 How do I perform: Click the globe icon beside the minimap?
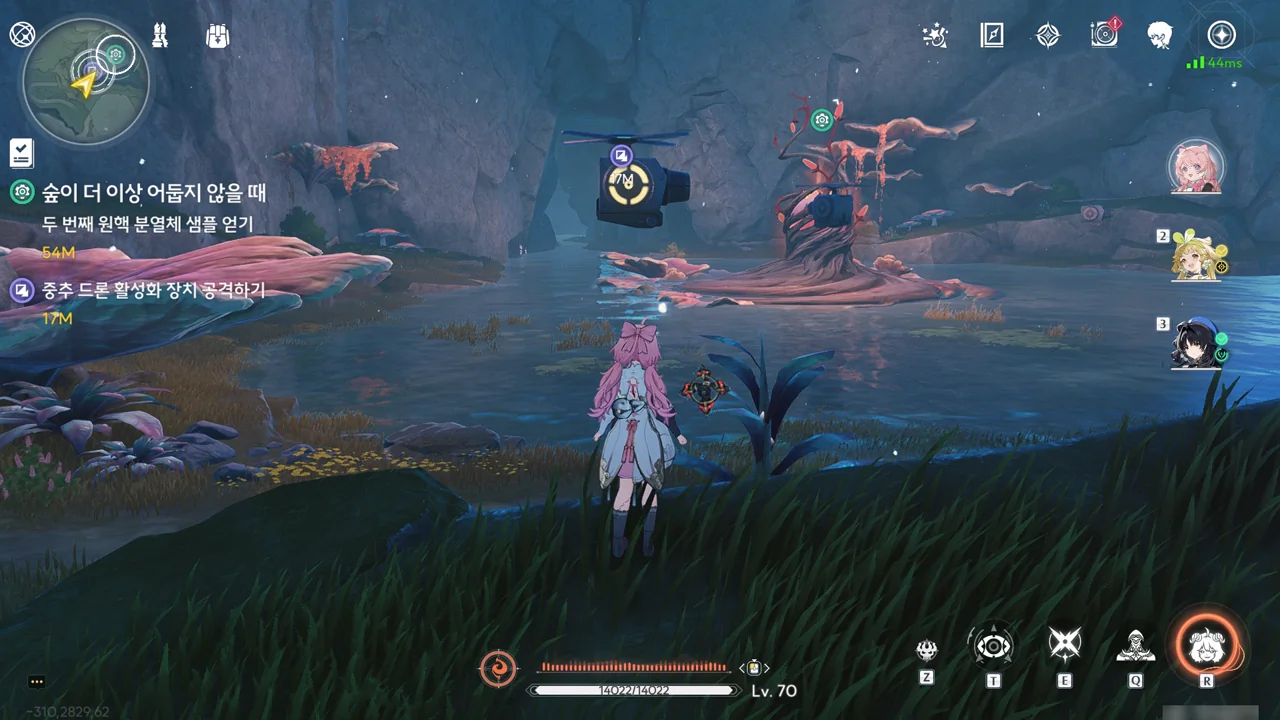click(x=21, y=35)
